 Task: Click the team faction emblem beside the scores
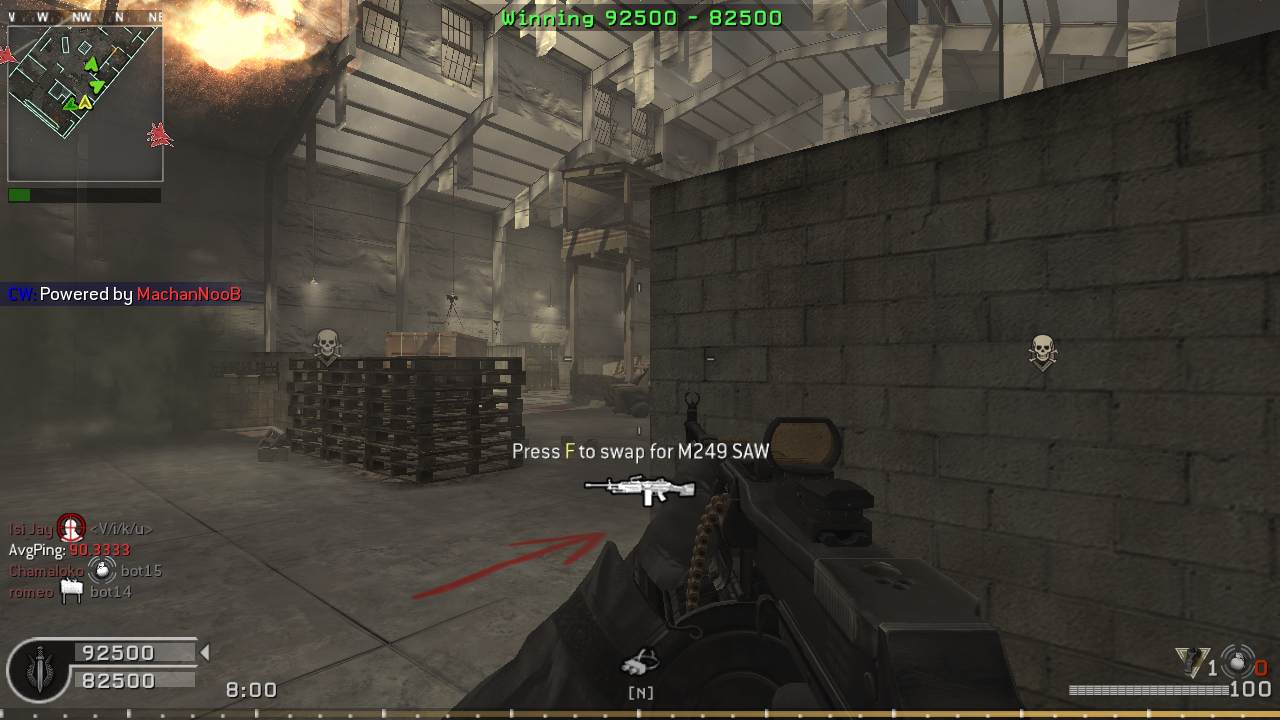tap(39, 667)
